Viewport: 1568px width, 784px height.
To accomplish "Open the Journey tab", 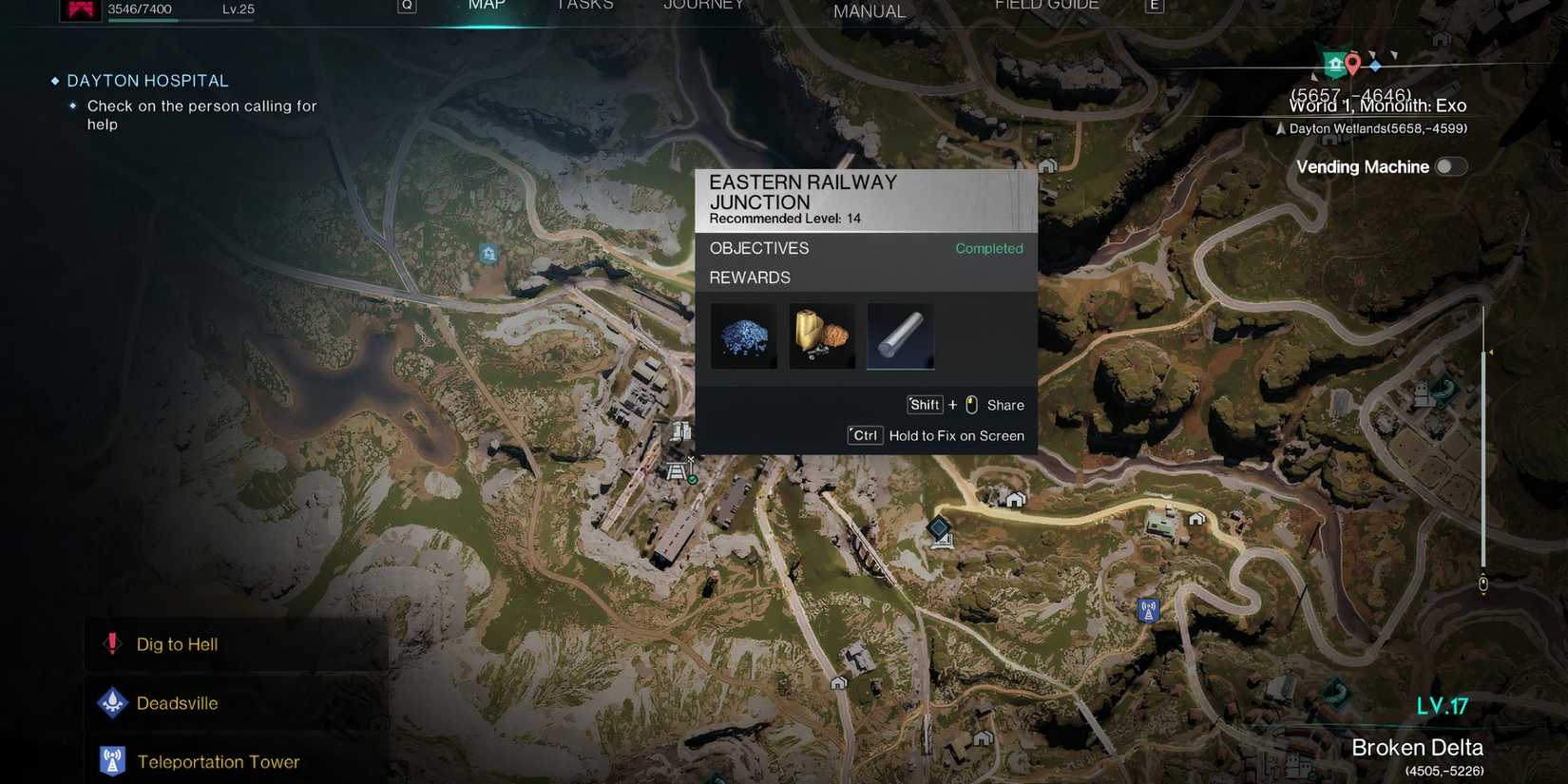I will point(703,6).
